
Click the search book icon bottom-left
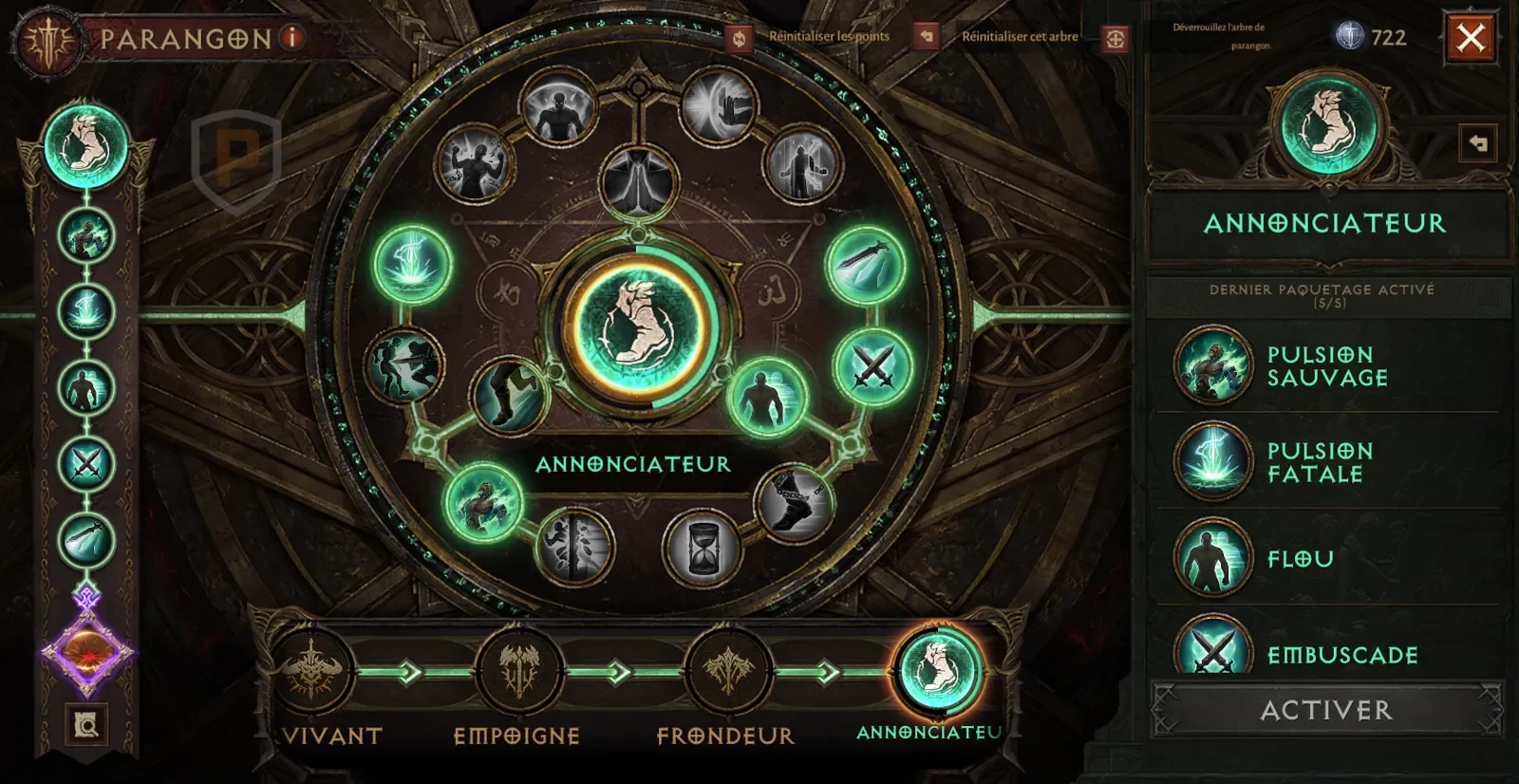coord(86,725)
